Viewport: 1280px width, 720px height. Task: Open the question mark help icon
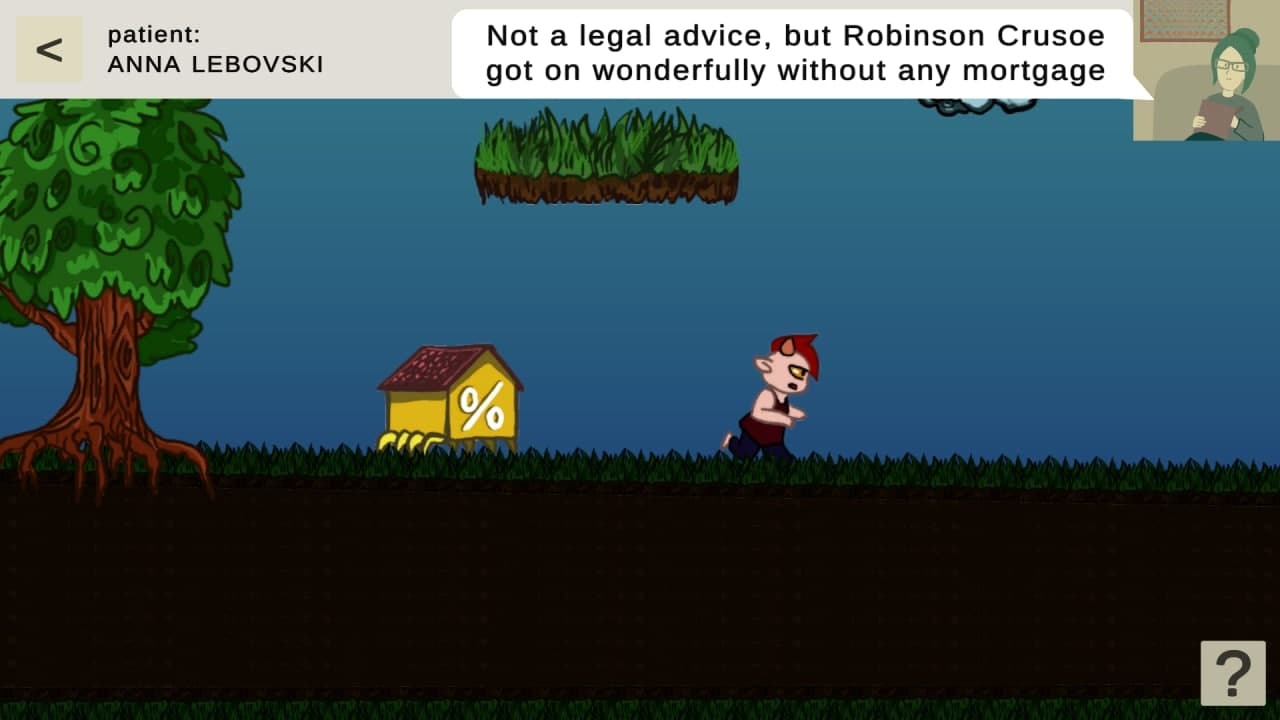[1232, 672]
